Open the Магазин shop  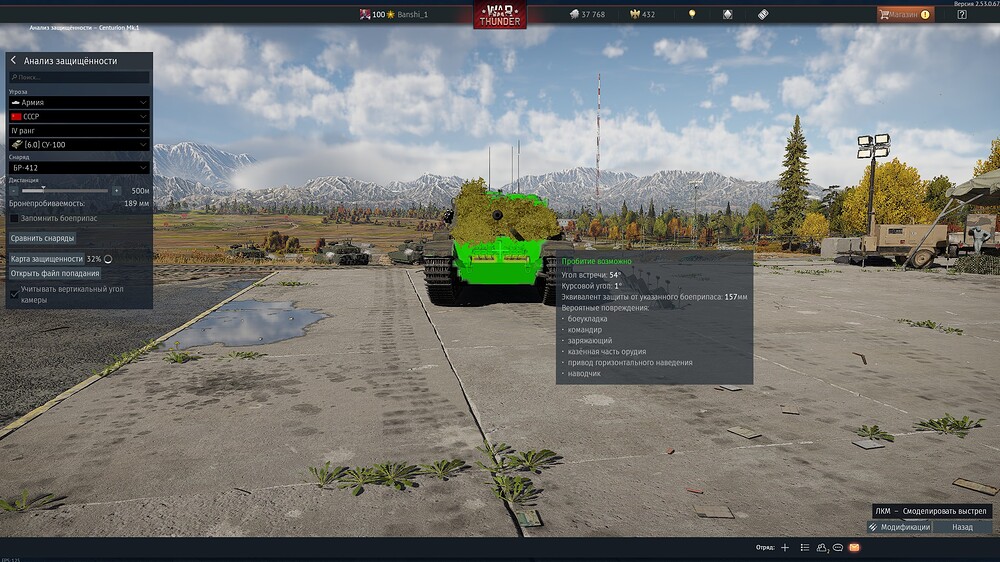[905, 14]
